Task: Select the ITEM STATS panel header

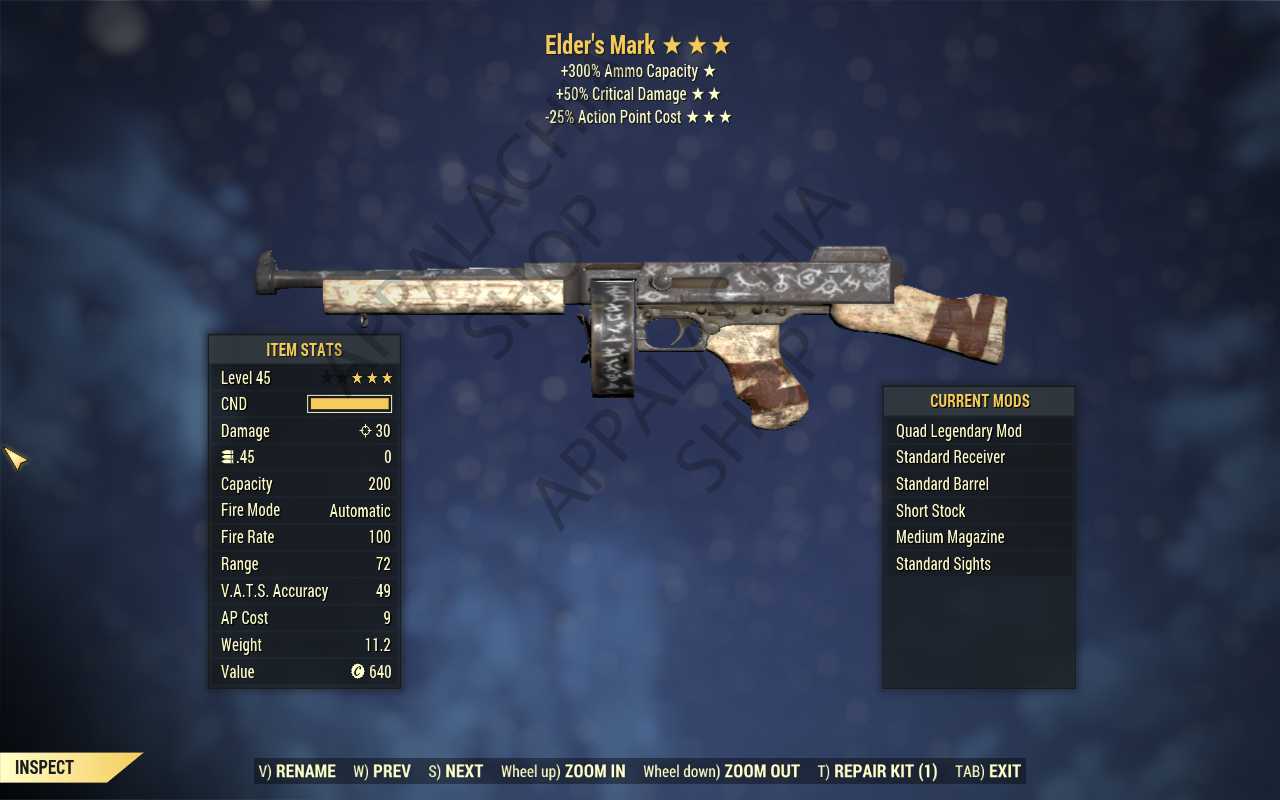Action: (x=304, y=349)
